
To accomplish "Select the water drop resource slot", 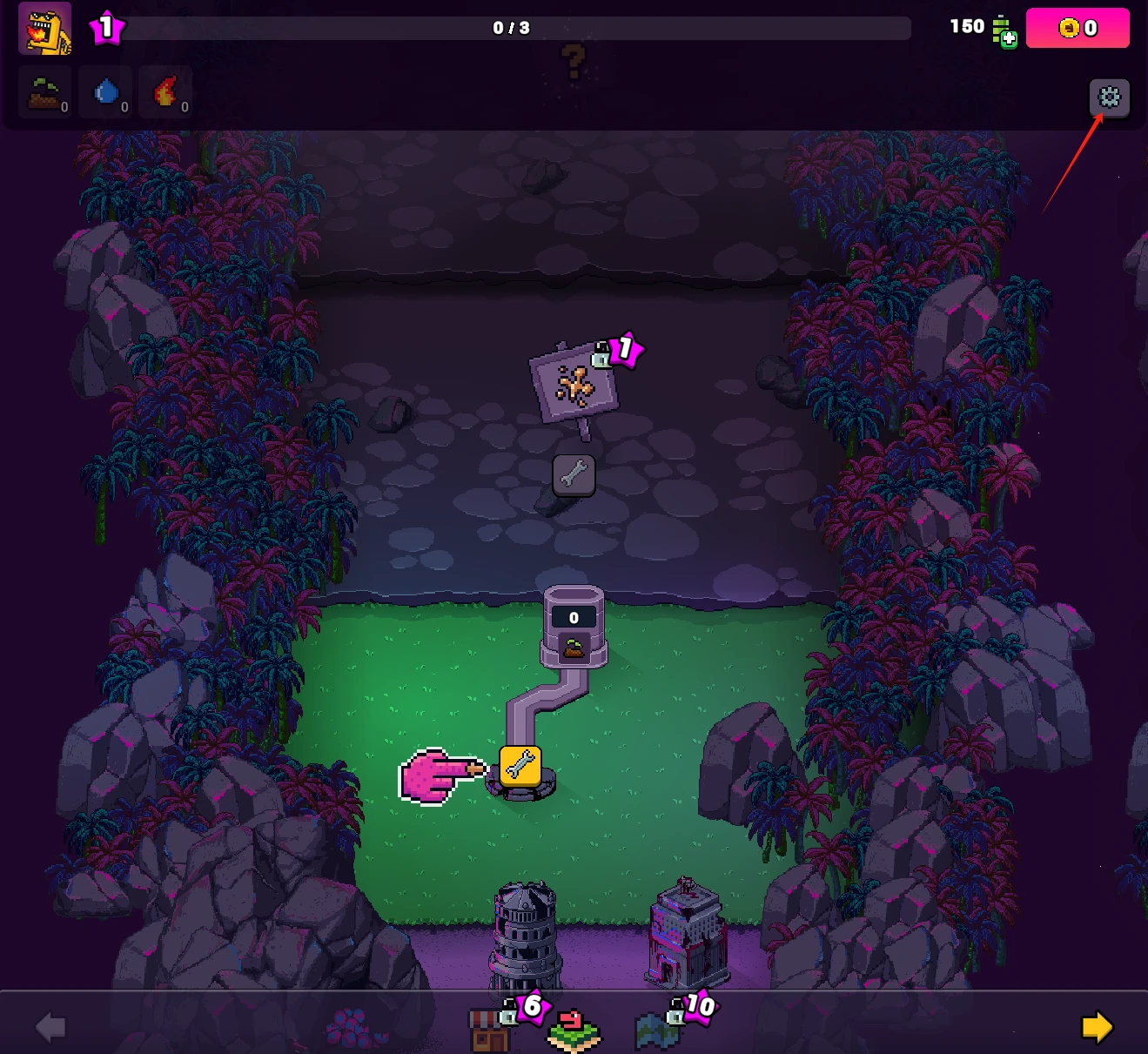I will [106, 92].
